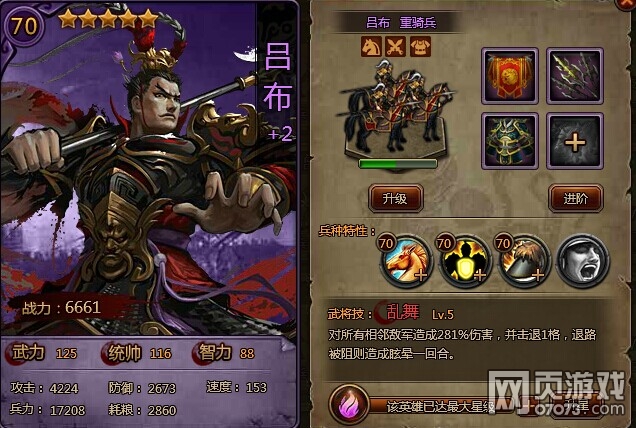Click the 升级 upgrade button

coord(395,197)
